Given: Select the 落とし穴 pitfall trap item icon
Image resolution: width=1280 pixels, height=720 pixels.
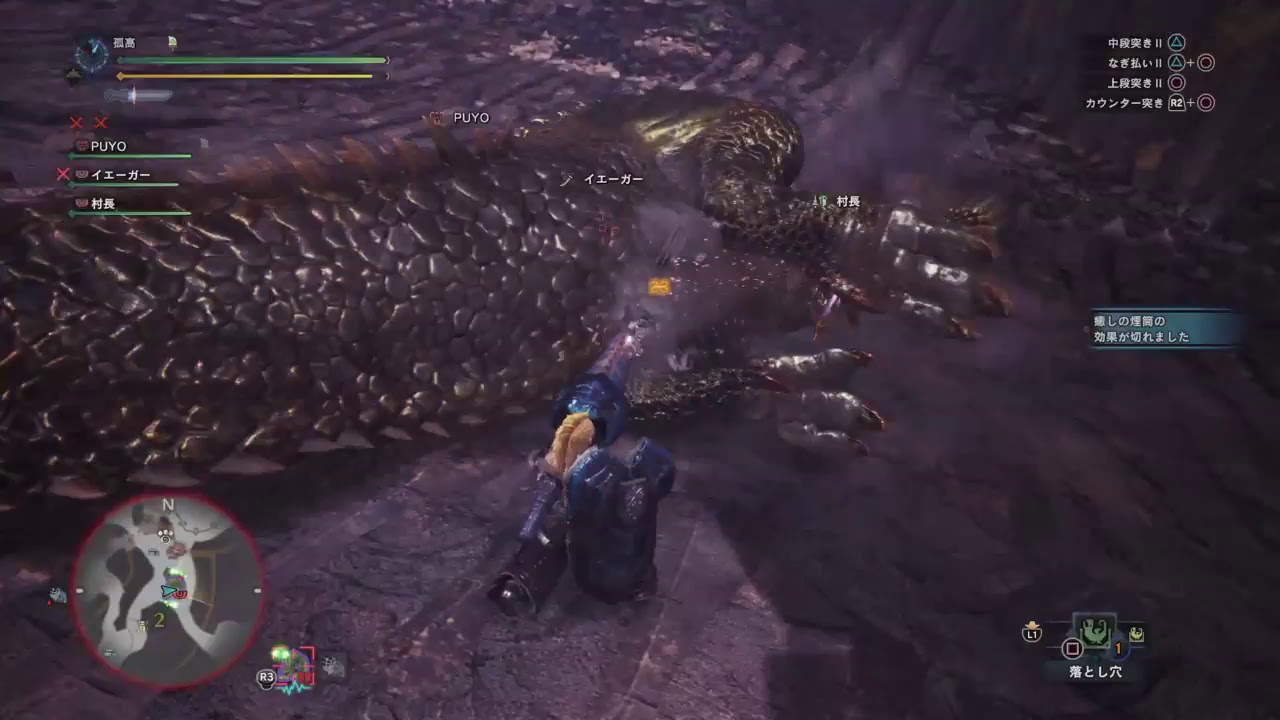Looking at the screenshot, I should click(x=1095, y=633).
